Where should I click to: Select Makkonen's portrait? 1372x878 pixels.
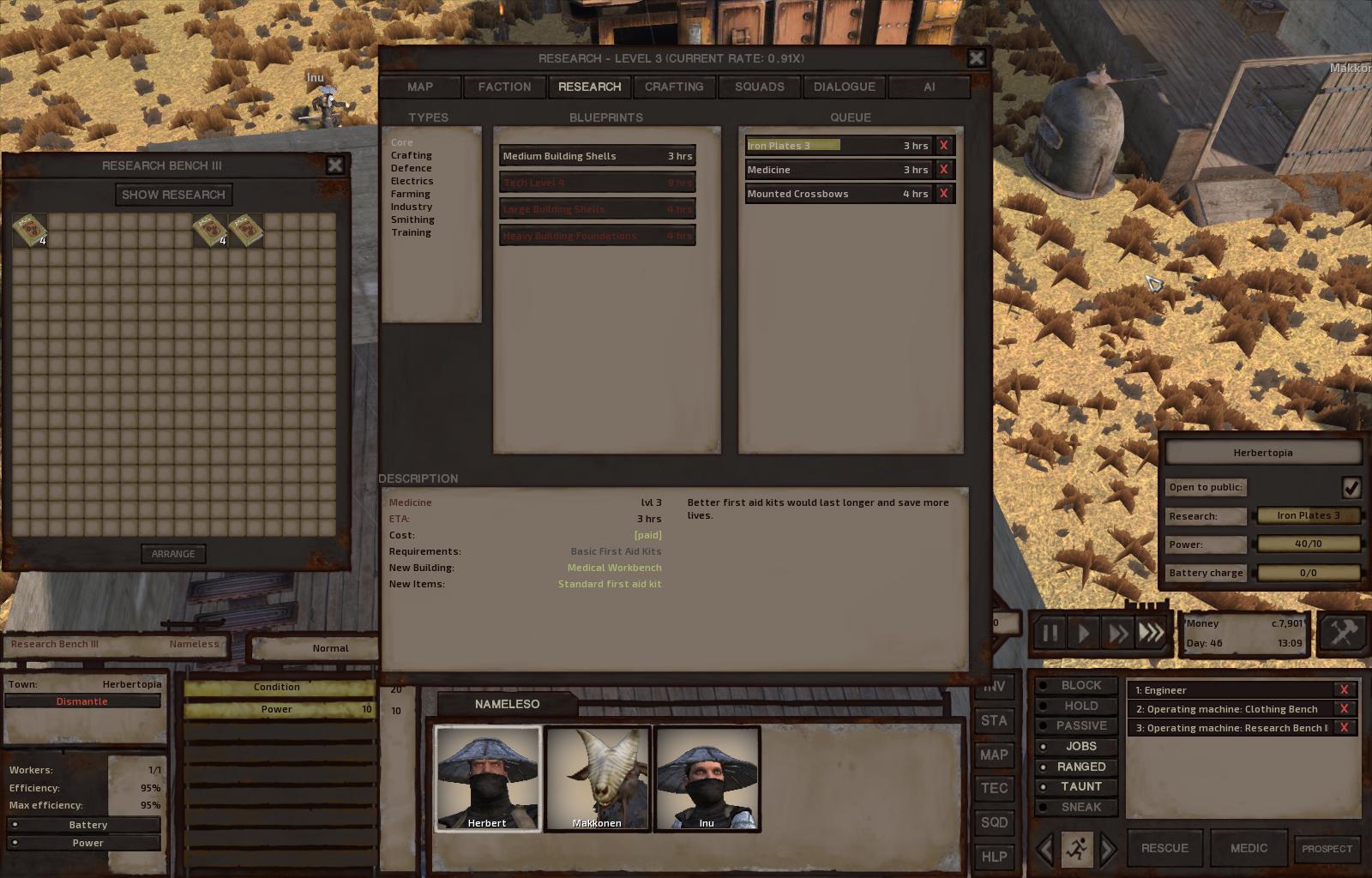point(598,778)
